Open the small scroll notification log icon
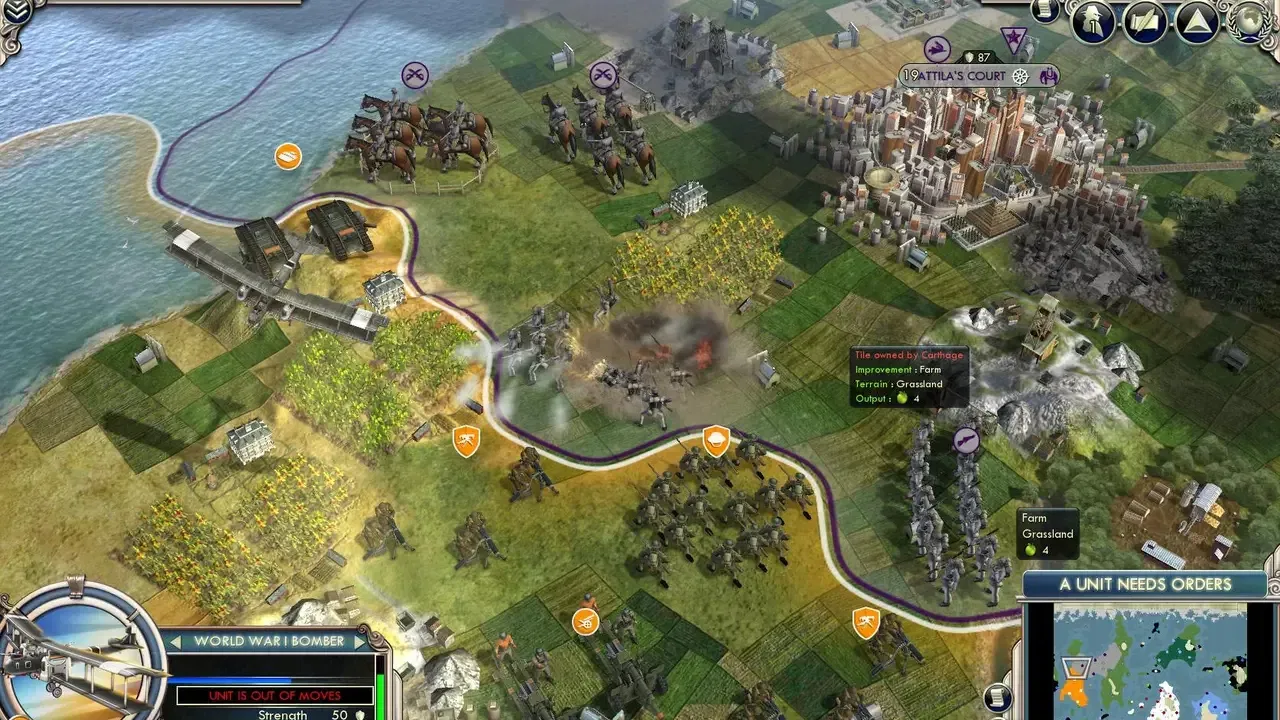 point(1045,11)
